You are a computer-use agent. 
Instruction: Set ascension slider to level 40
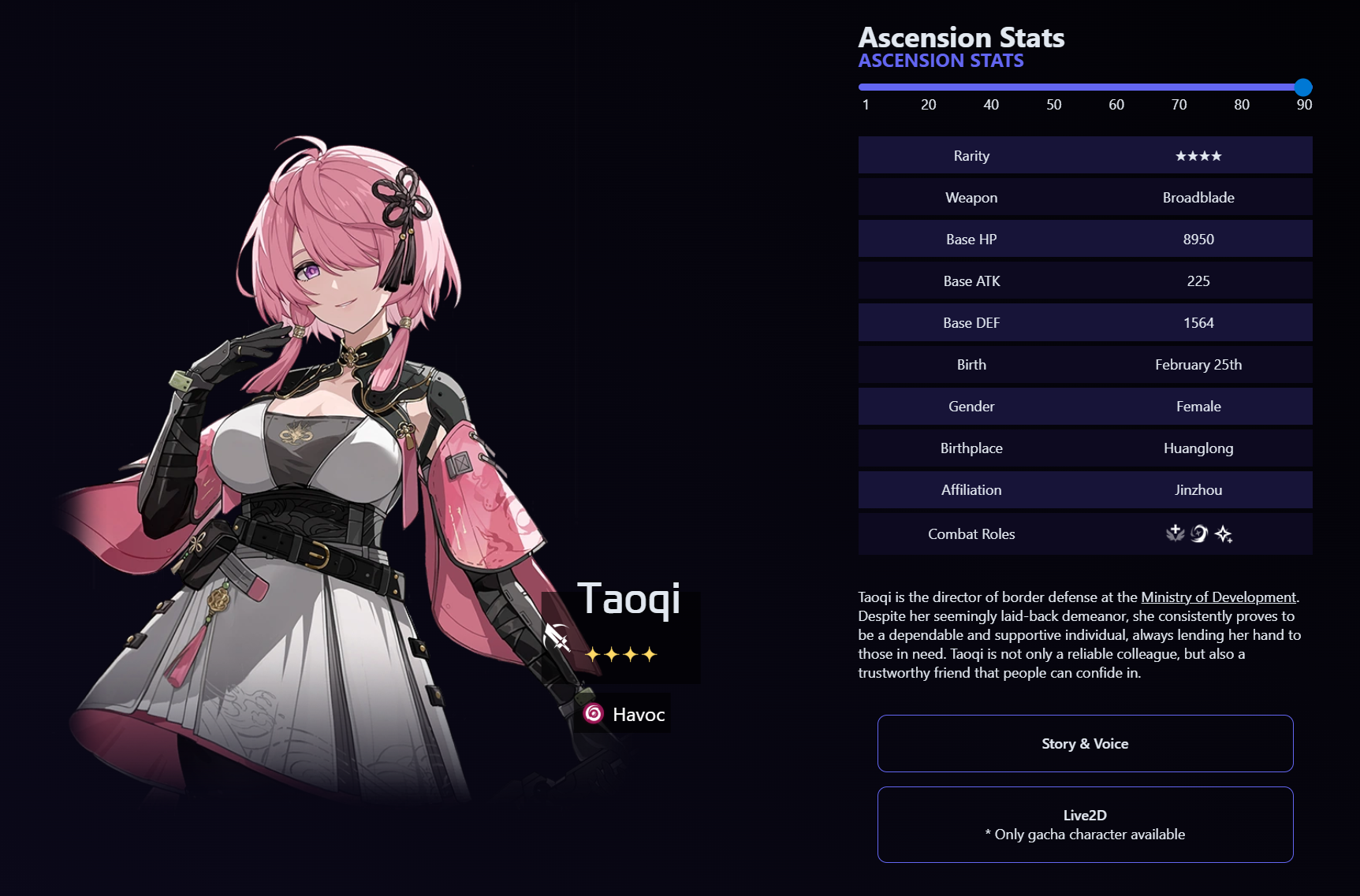[x=991, y=87]
